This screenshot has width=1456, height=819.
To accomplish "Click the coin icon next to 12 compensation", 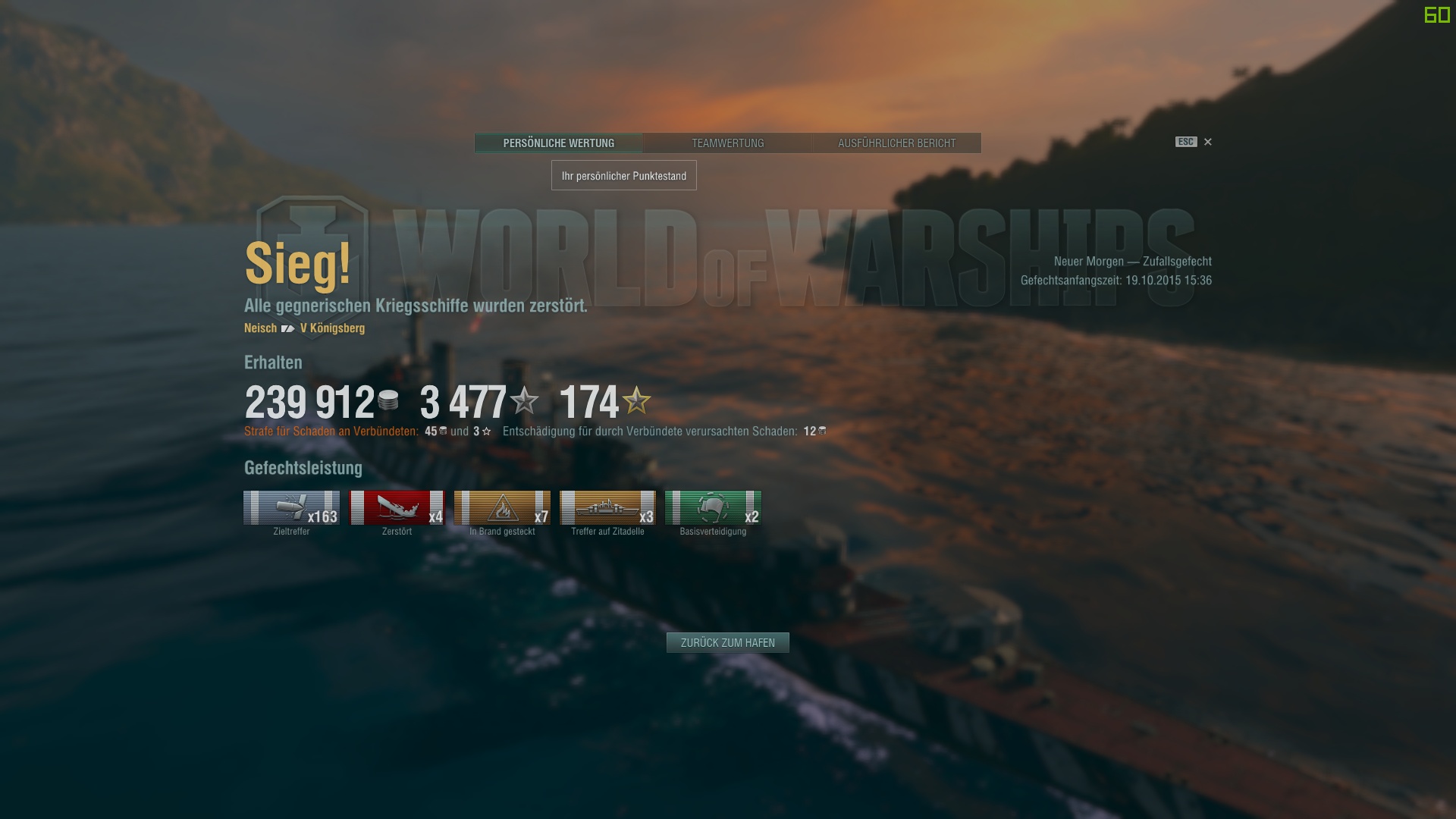I will 823,430.
